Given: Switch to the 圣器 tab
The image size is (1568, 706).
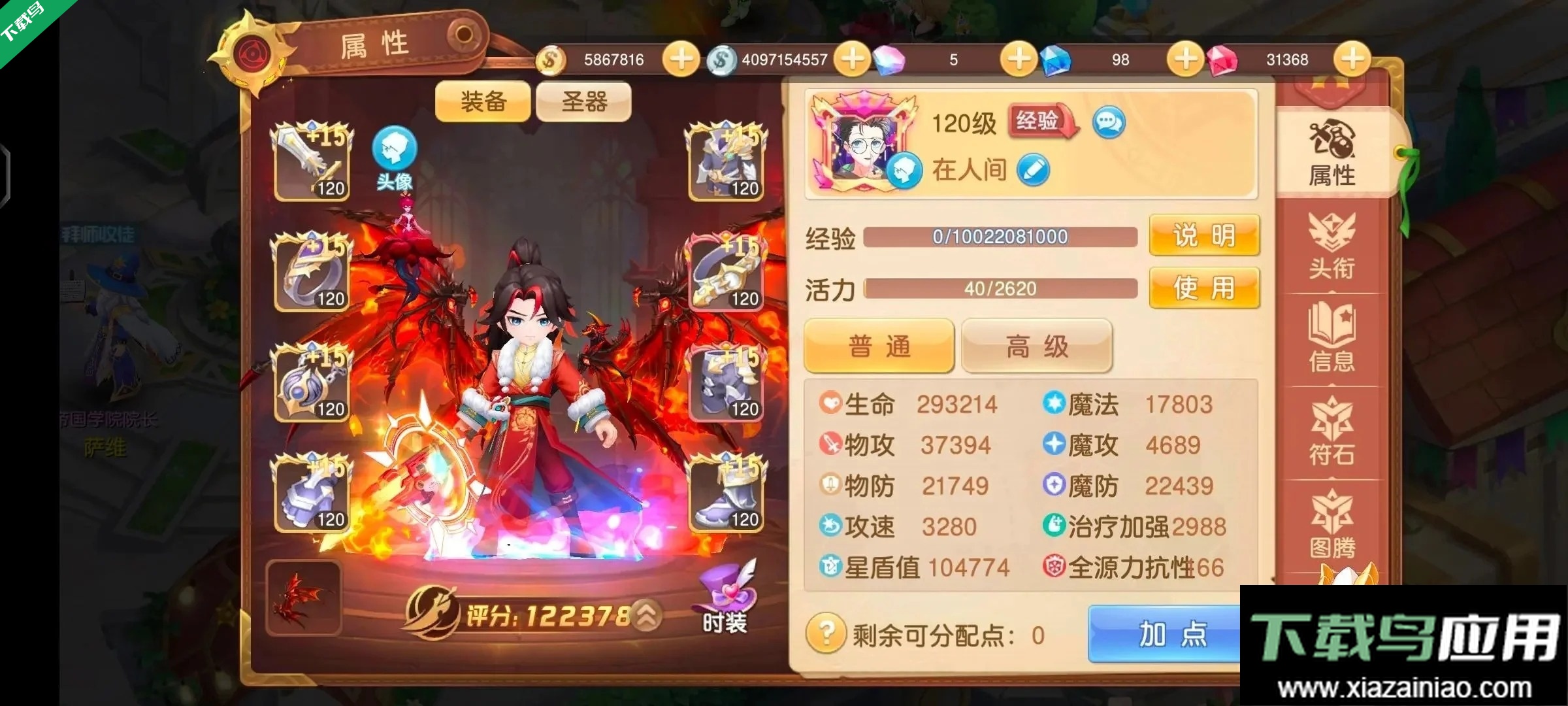Looking at the screenshot, I should [582, 102].
